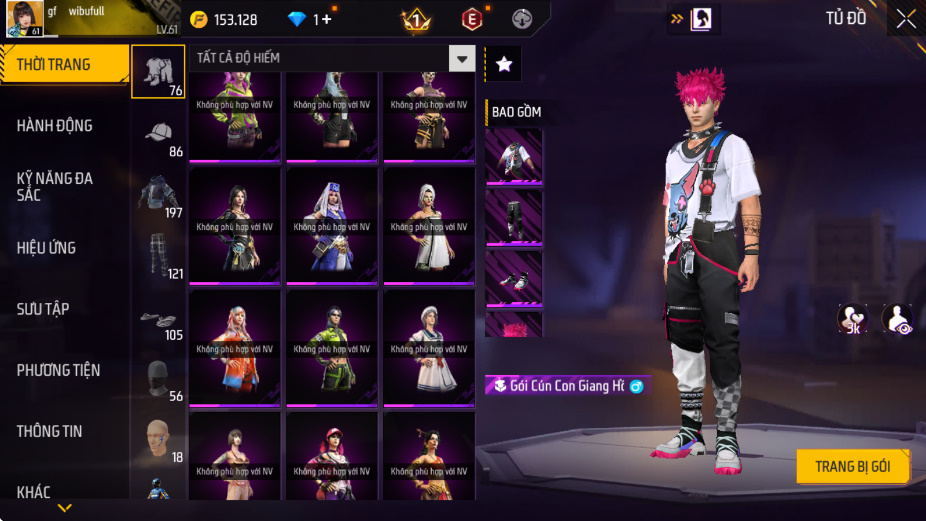Select the THỜI TRANG menu entry
Screen dimensions: 926x521
tap(62, 65)
